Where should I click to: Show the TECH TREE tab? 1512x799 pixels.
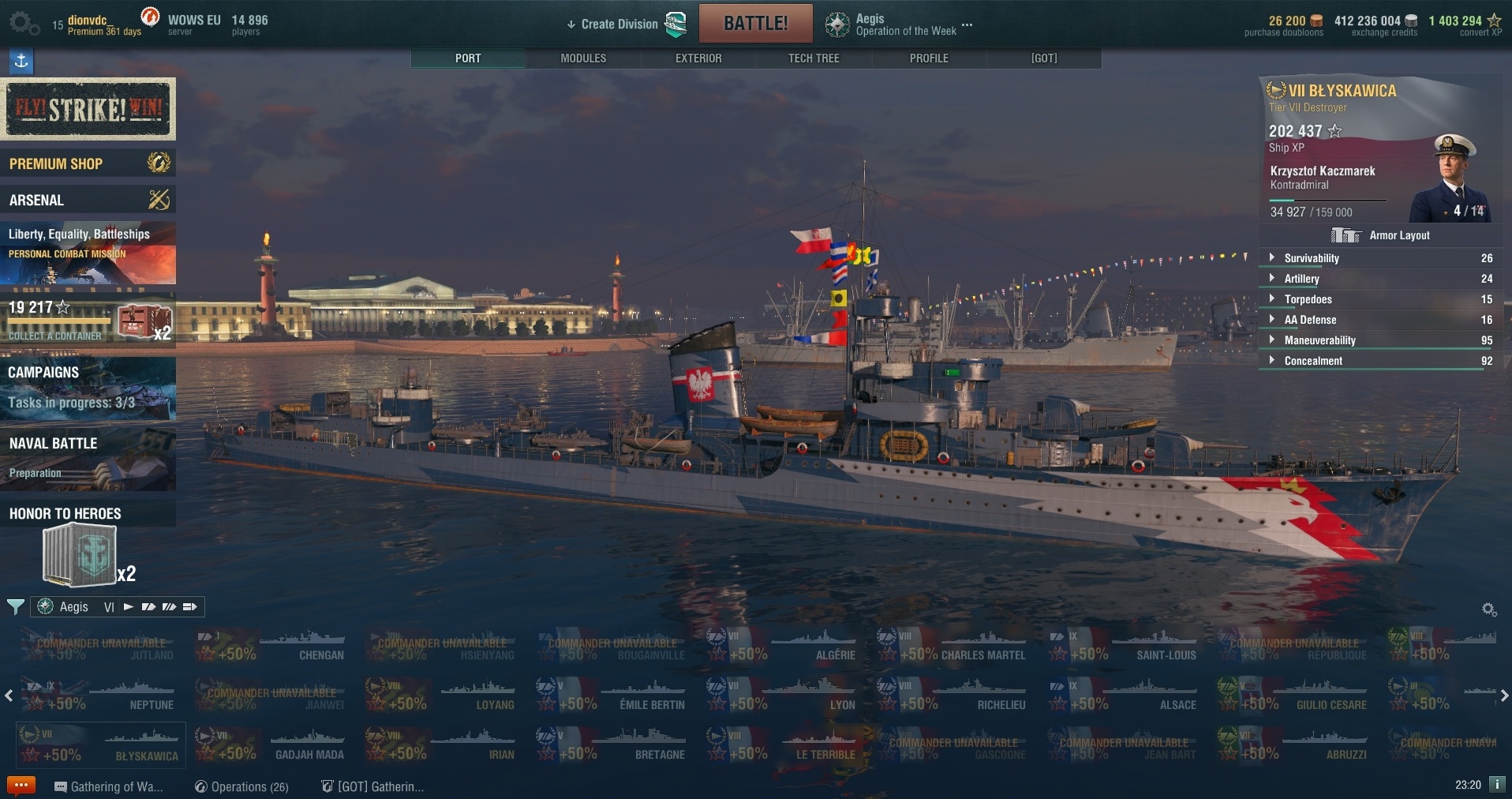pyautogui.click(x=814, y=58)
